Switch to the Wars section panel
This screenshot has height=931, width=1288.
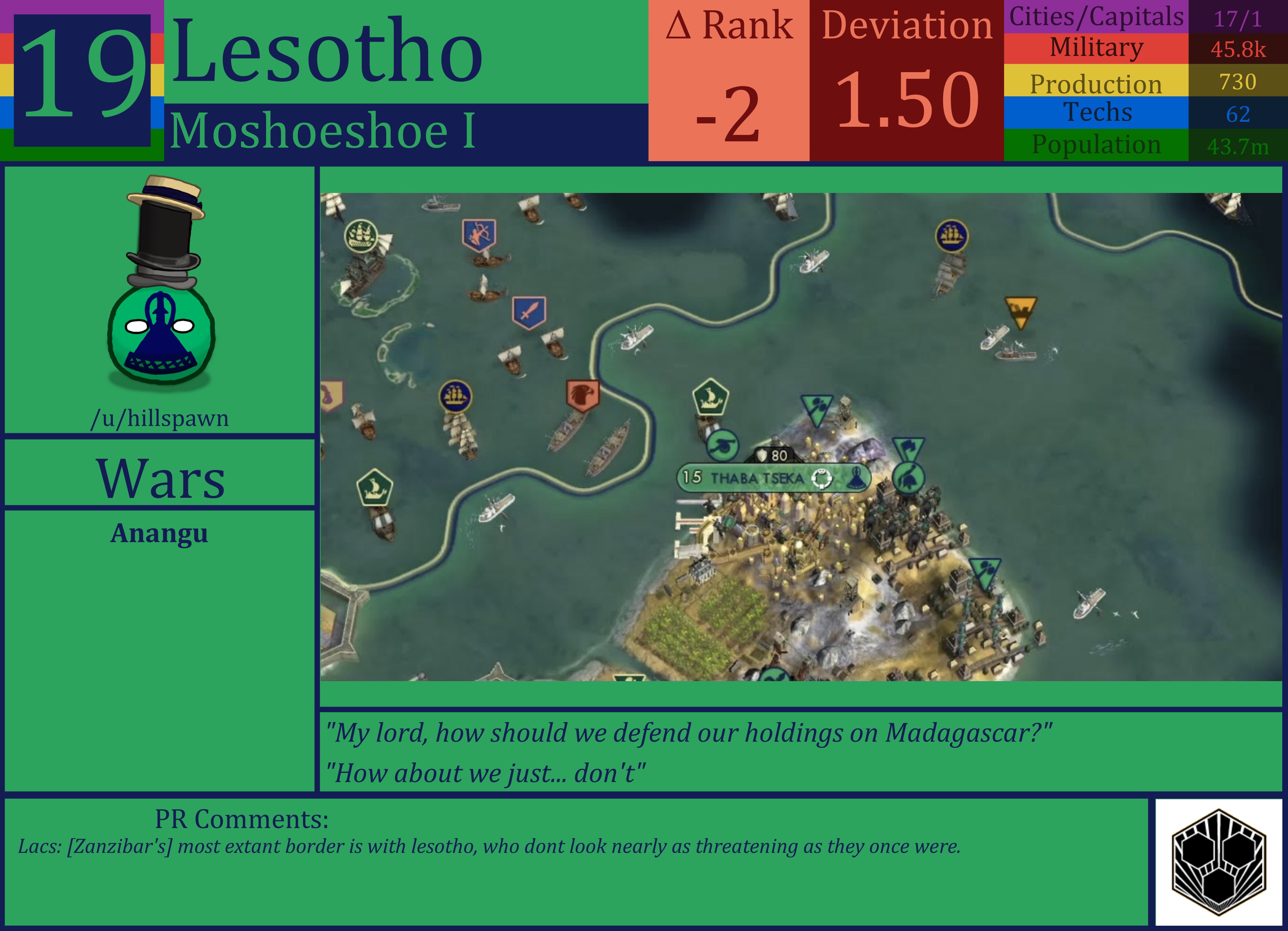click(x=161, y=479)
